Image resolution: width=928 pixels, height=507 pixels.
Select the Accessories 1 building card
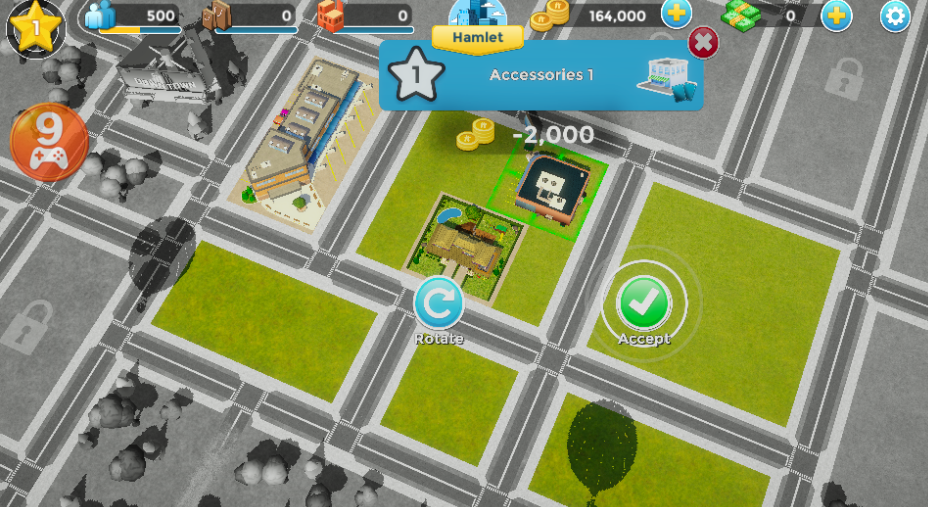541,76
